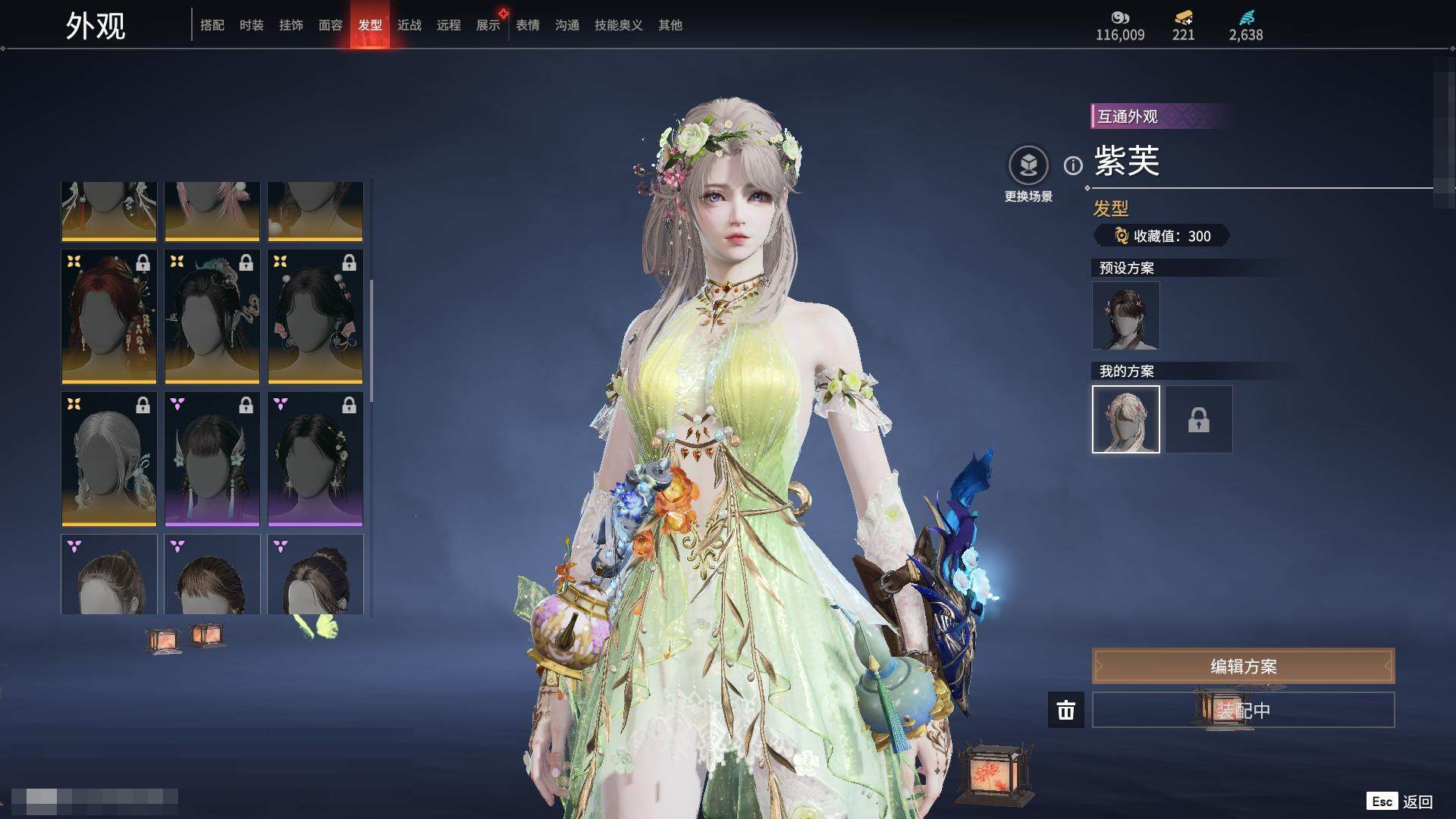Switch to the 搭配 tab
Viewport: 1456px width, 819px height.
pos(212,25)
